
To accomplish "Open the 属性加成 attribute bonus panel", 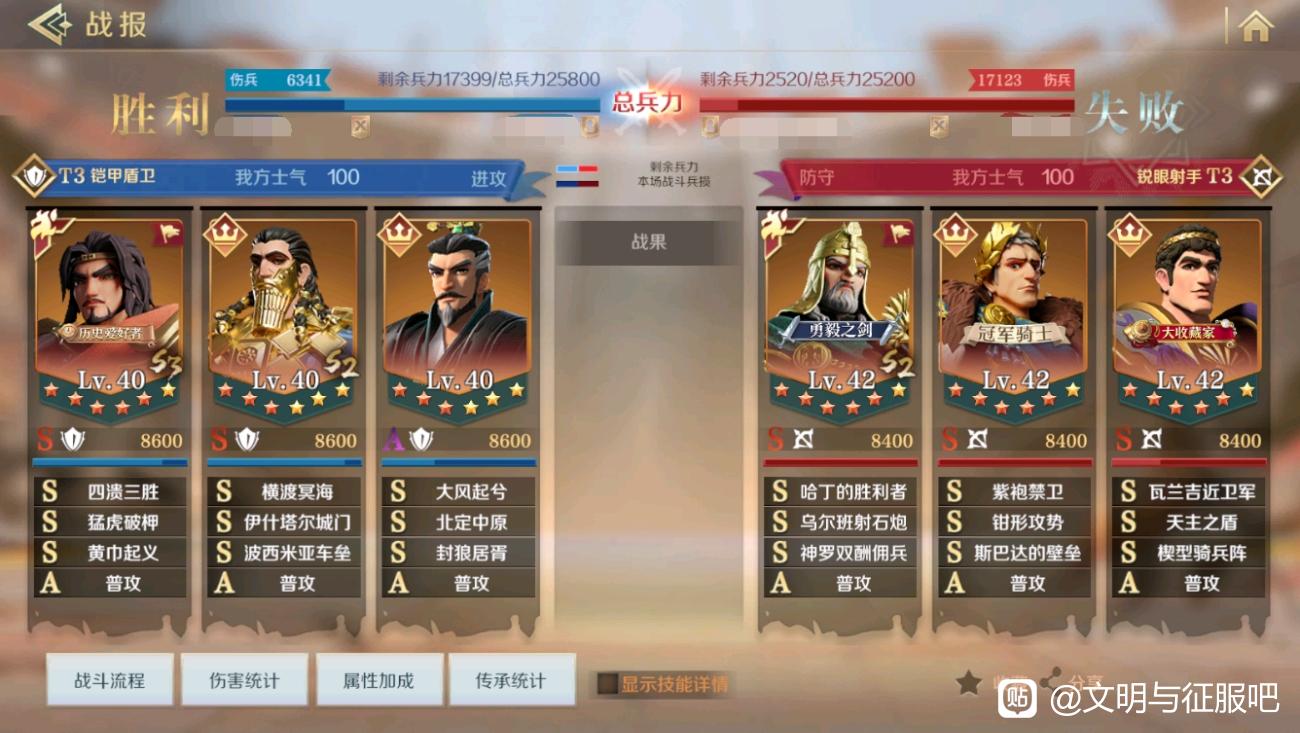I will (x=379, y=679).
